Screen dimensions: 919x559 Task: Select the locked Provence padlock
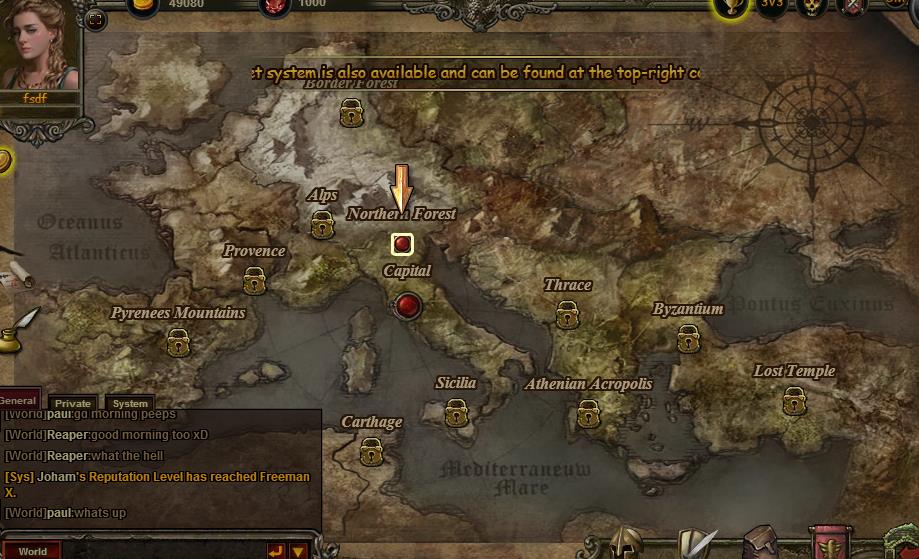point(254,280)
